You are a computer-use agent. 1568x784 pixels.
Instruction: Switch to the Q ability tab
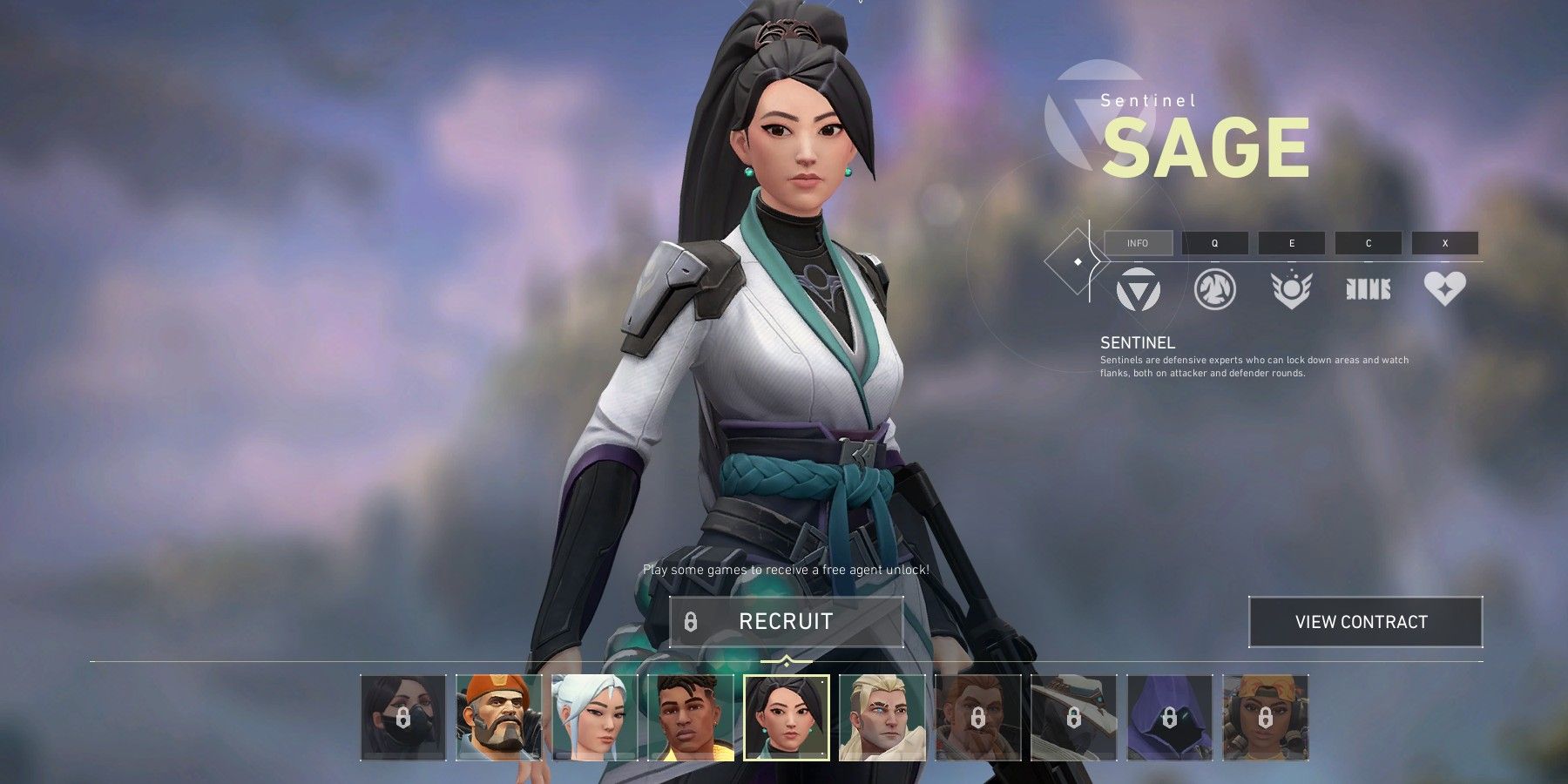[1214, 243]
